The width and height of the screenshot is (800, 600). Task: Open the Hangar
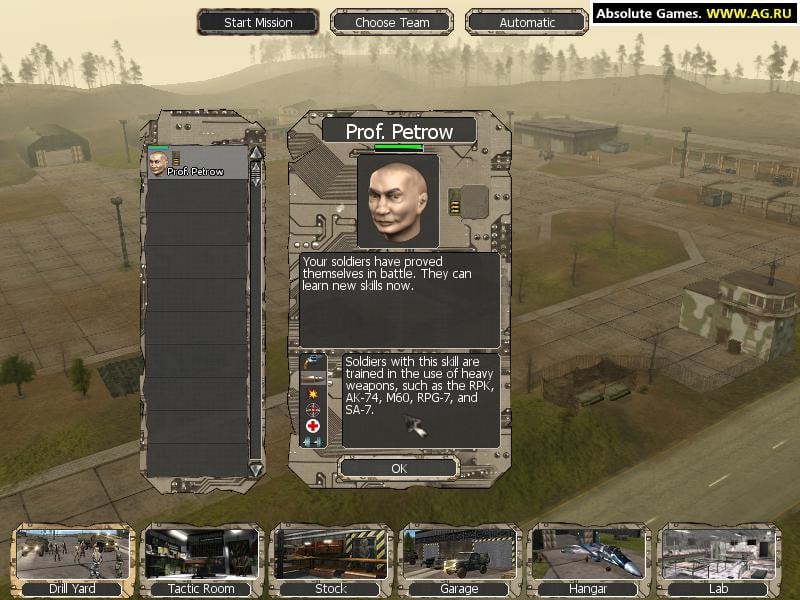coord(588,560)
